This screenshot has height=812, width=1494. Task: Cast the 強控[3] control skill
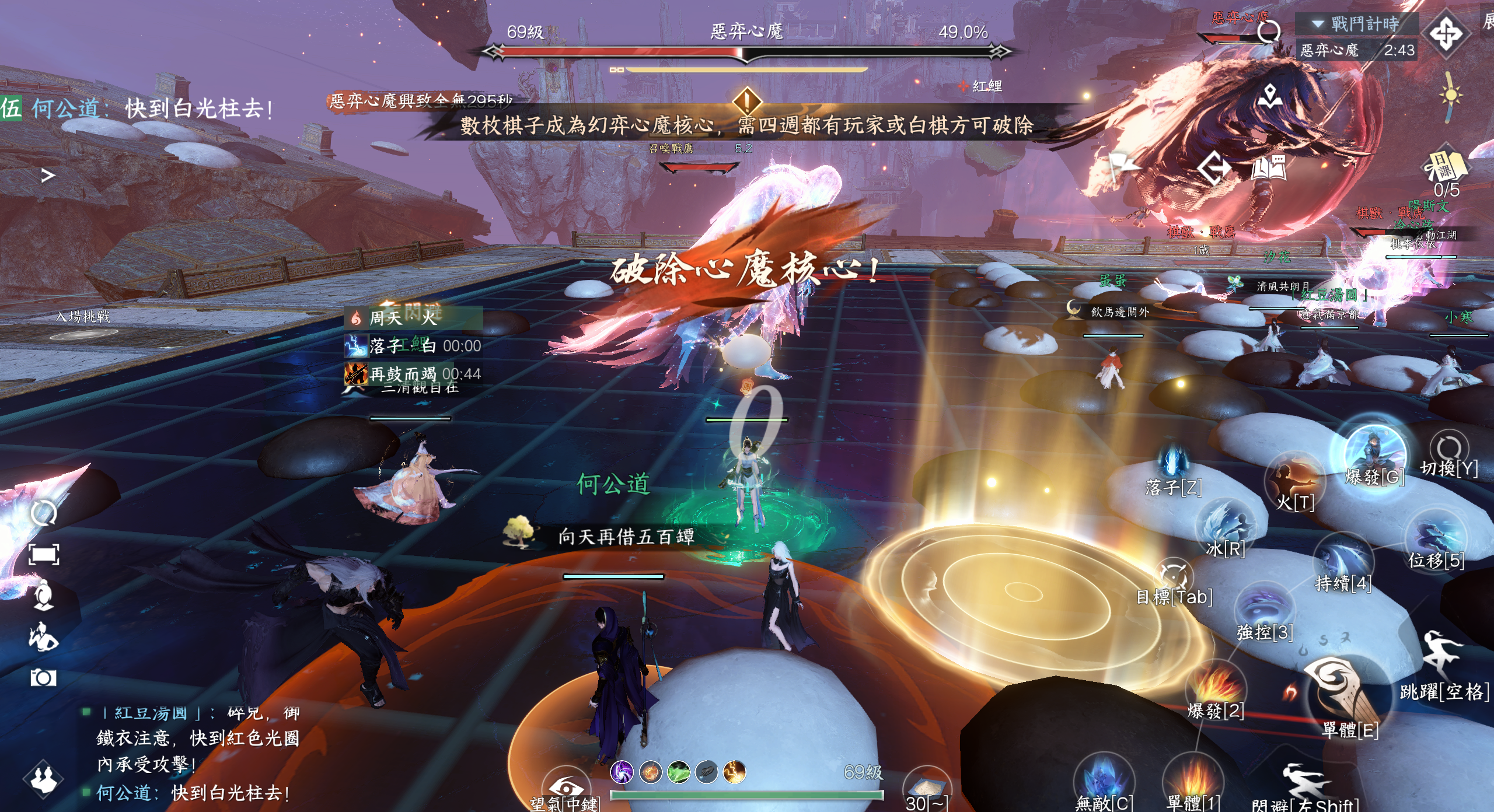pos(1264,609)
